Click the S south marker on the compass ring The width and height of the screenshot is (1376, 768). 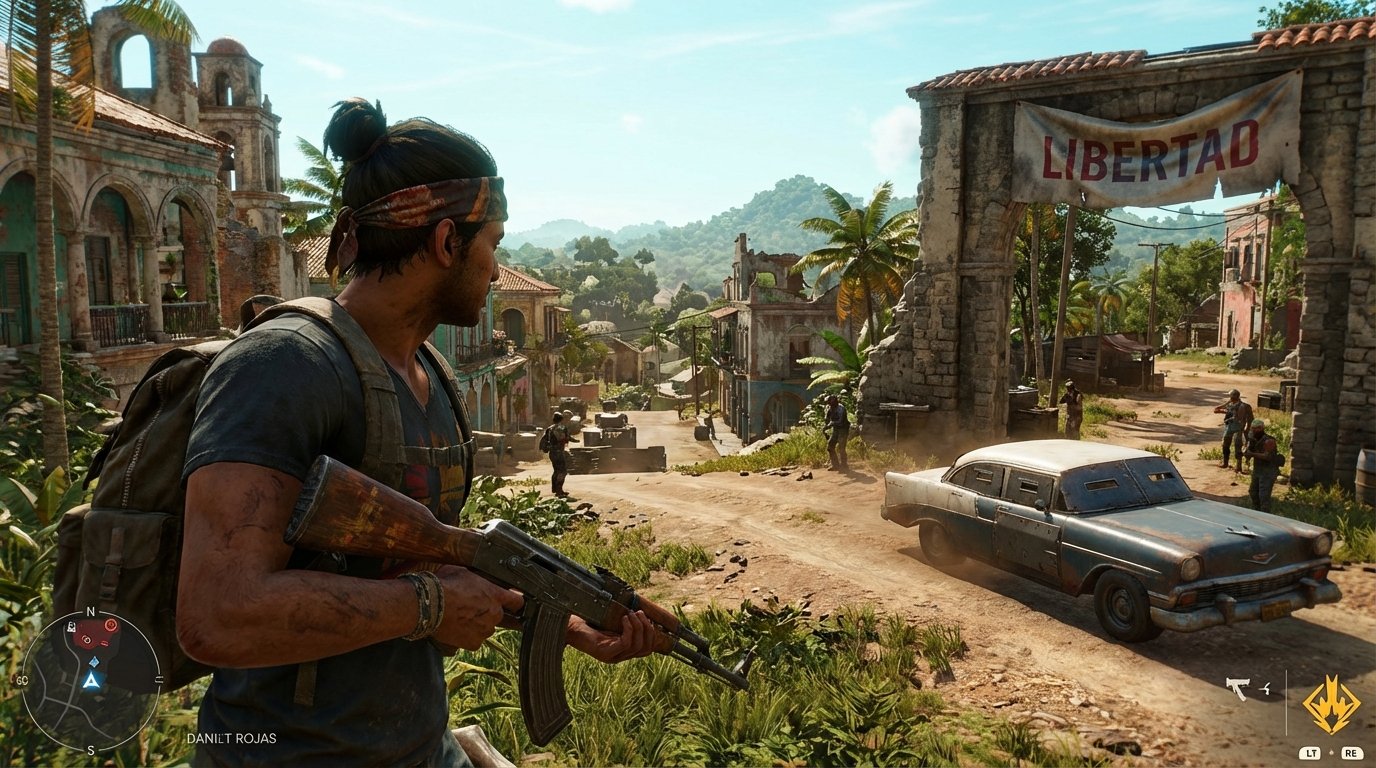tap(90, 749)
